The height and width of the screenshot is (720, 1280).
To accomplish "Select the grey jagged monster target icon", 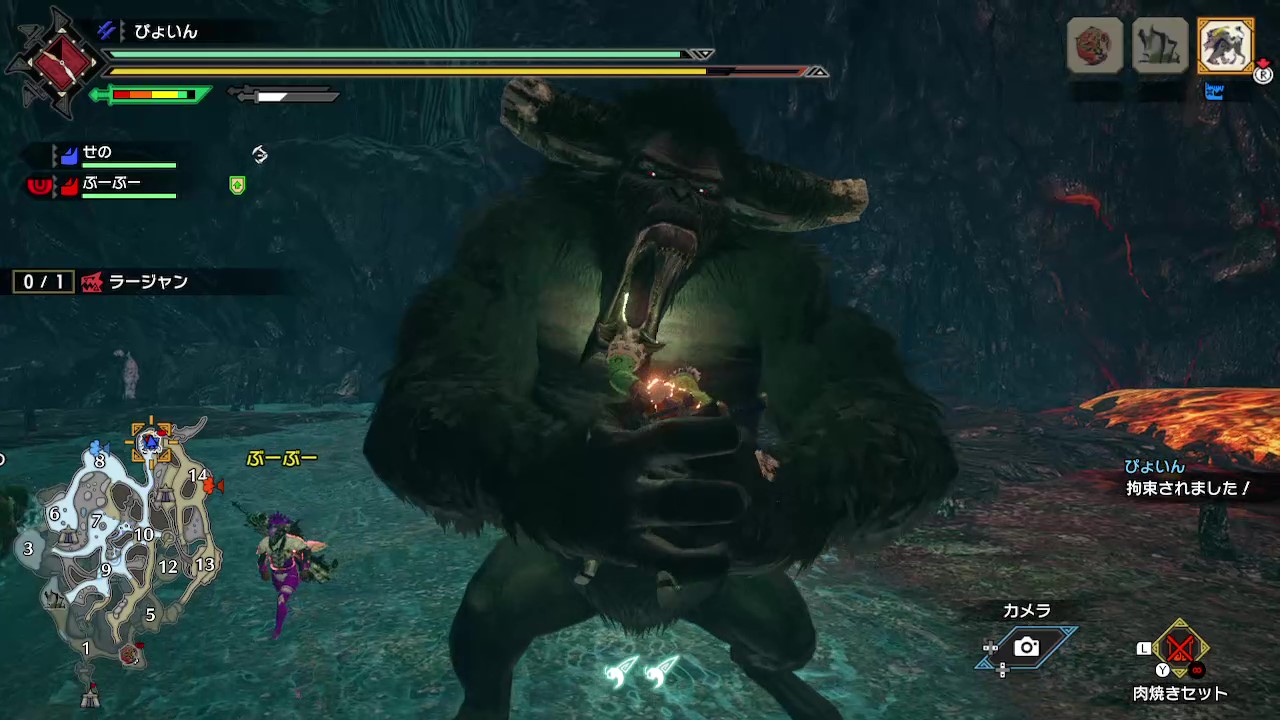I will [1159, 46].
